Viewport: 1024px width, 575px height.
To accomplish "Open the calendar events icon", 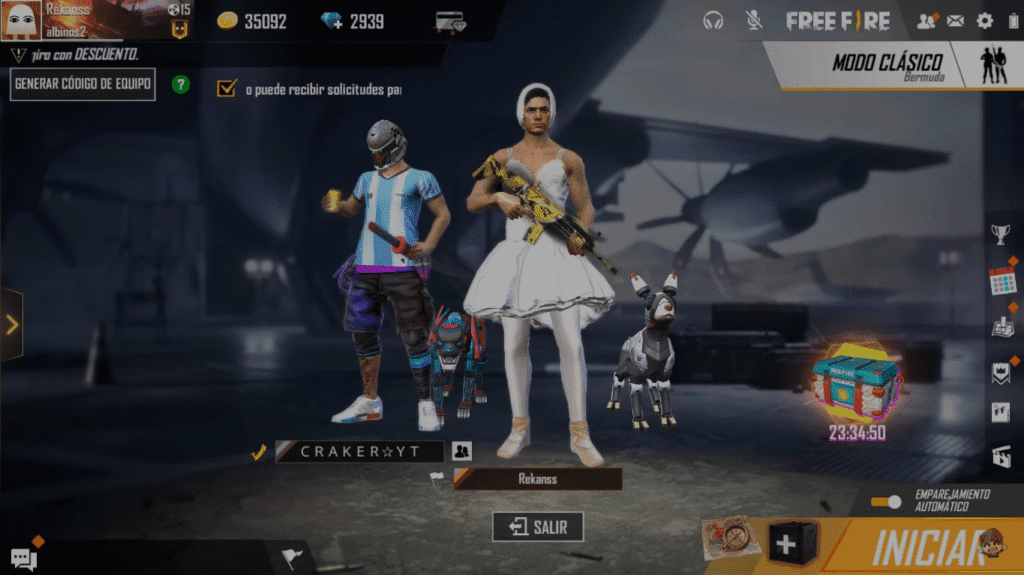I will 1001,281.
